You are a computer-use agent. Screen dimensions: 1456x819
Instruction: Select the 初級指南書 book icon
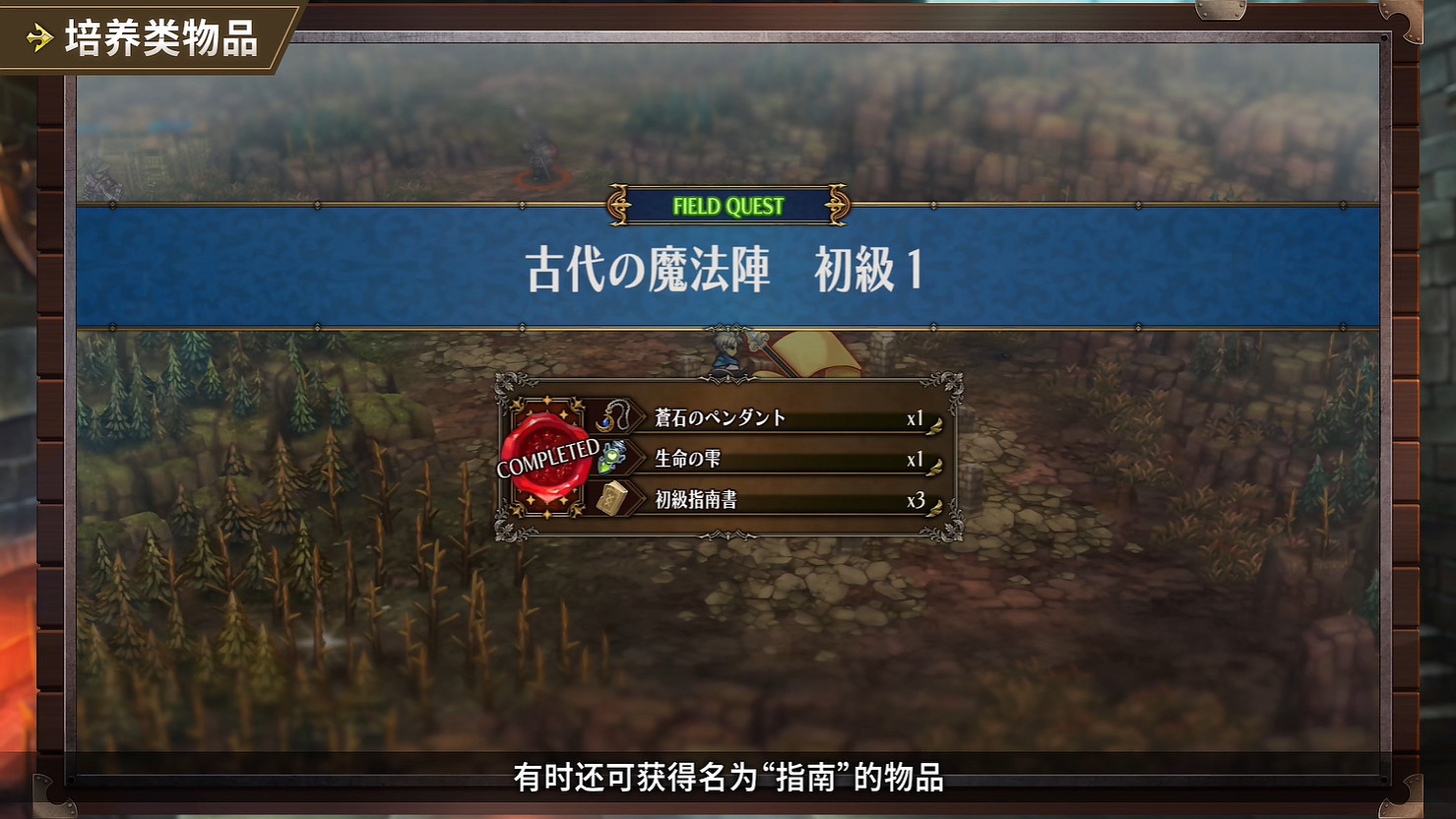[x=612, y=499]
